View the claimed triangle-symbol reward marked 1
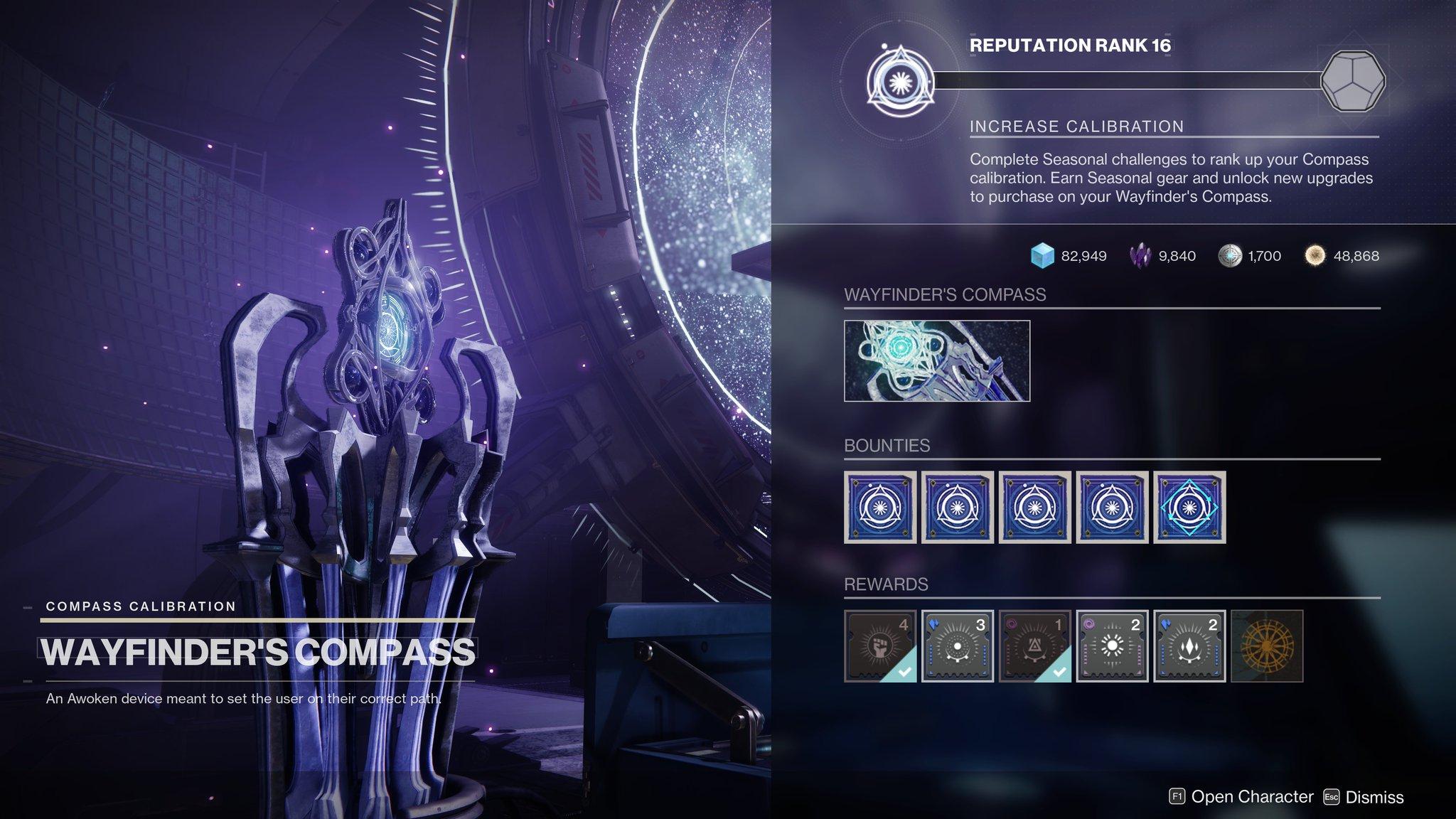The width and height of the screenshot is (1456, 819). click(1034, 646)
